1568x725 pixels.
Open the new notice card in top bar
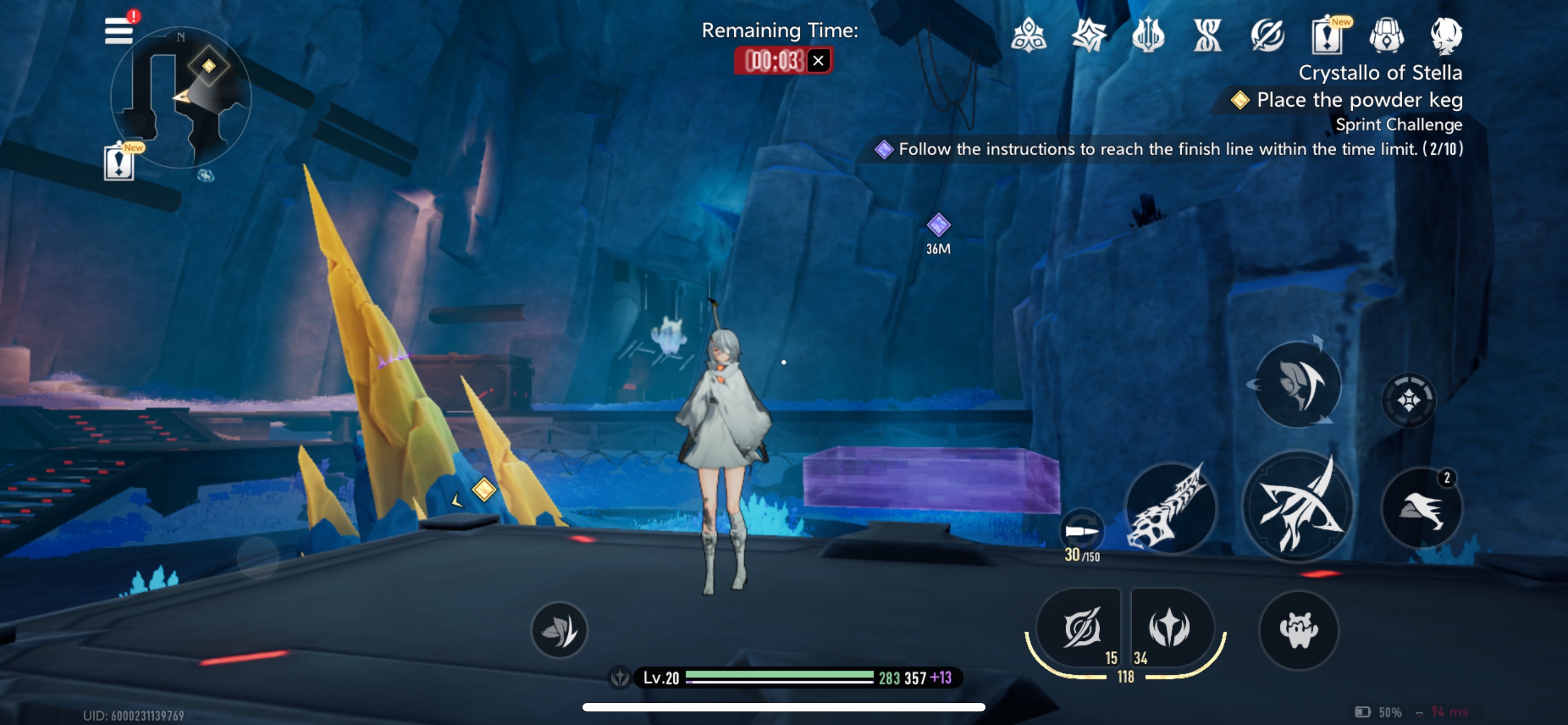[1327, 36]
